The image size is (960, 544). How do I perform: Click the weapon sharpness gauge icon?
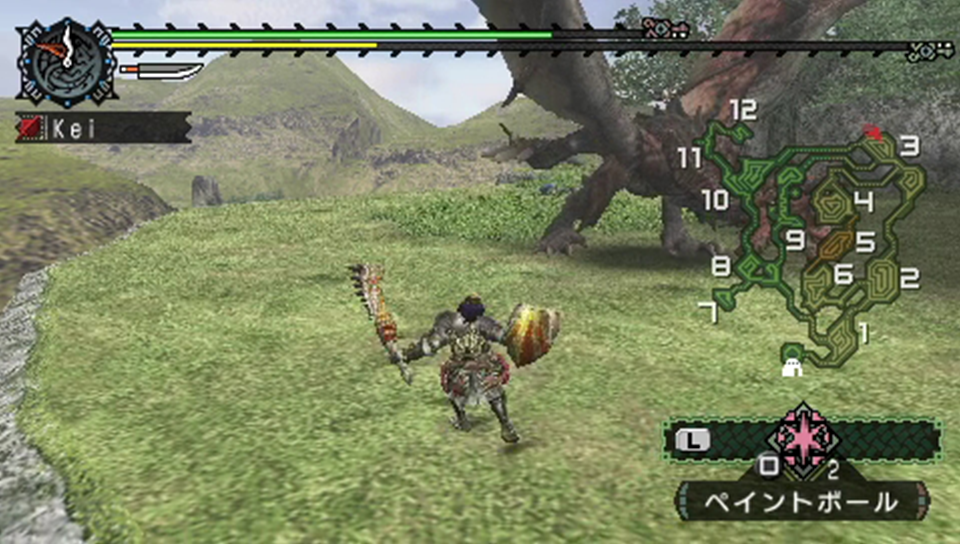click(160, 71)
